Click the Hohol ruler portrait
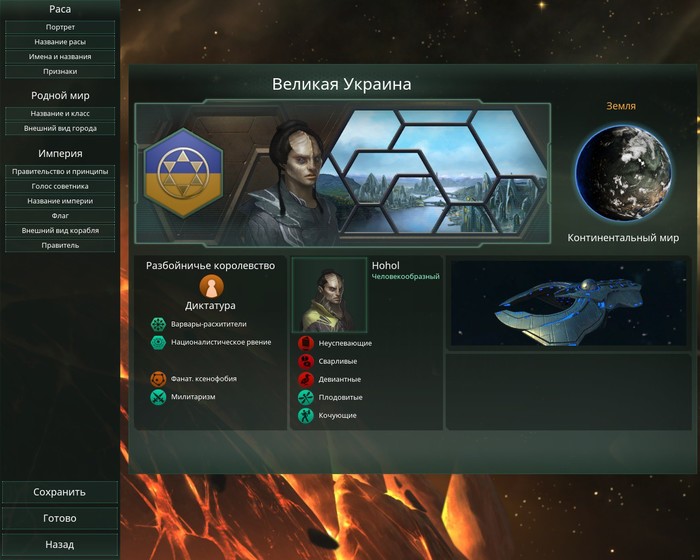This screenshot has height=560, width=700. click(x=329, y=295)
